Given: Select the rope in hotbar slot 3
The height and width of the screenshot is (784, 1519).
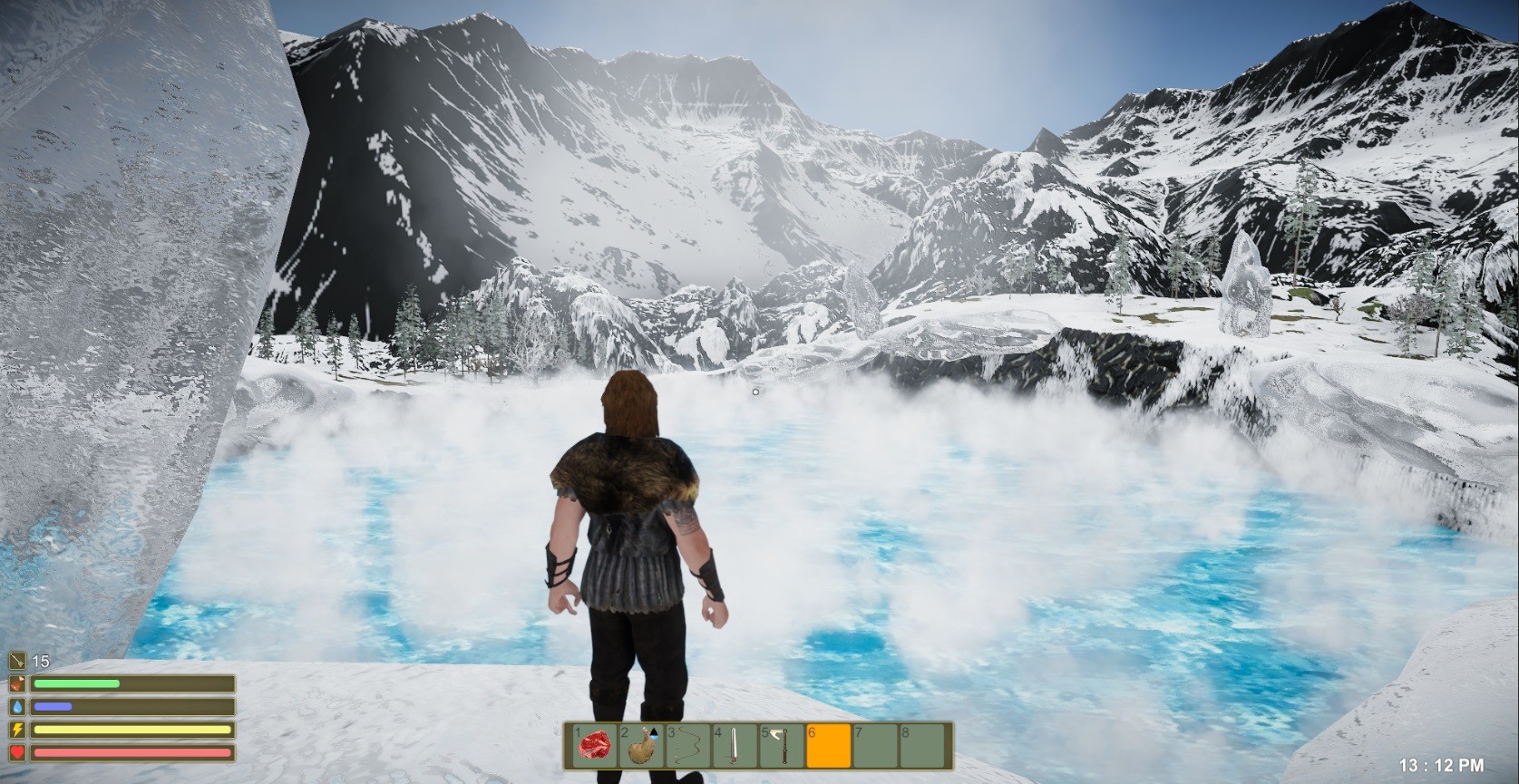Looking at the screenshot, I should pyautogui.click(x=687, y=746).
